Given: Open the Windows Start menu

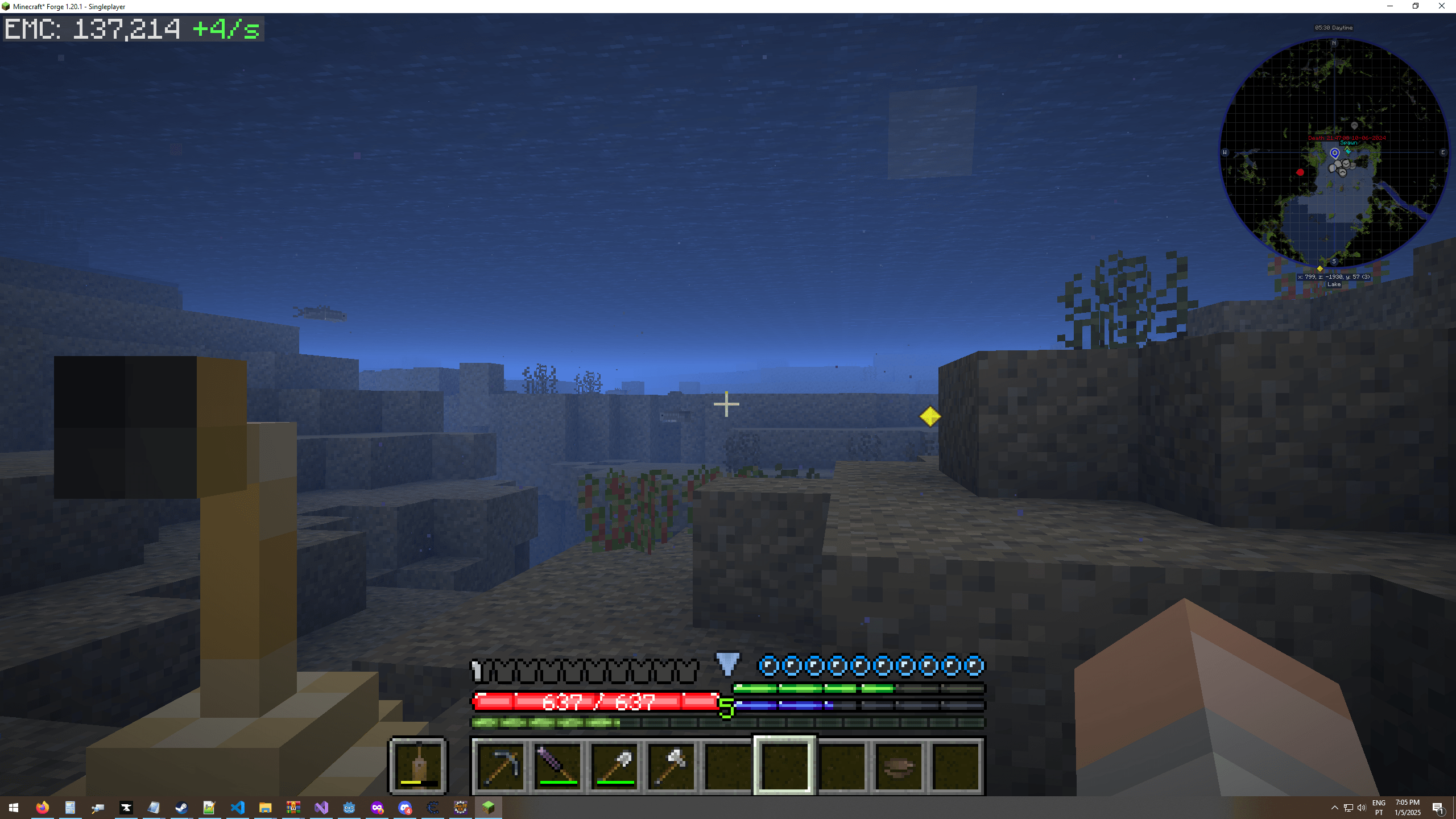Looking at the screenshot, I should pos(13,807).
